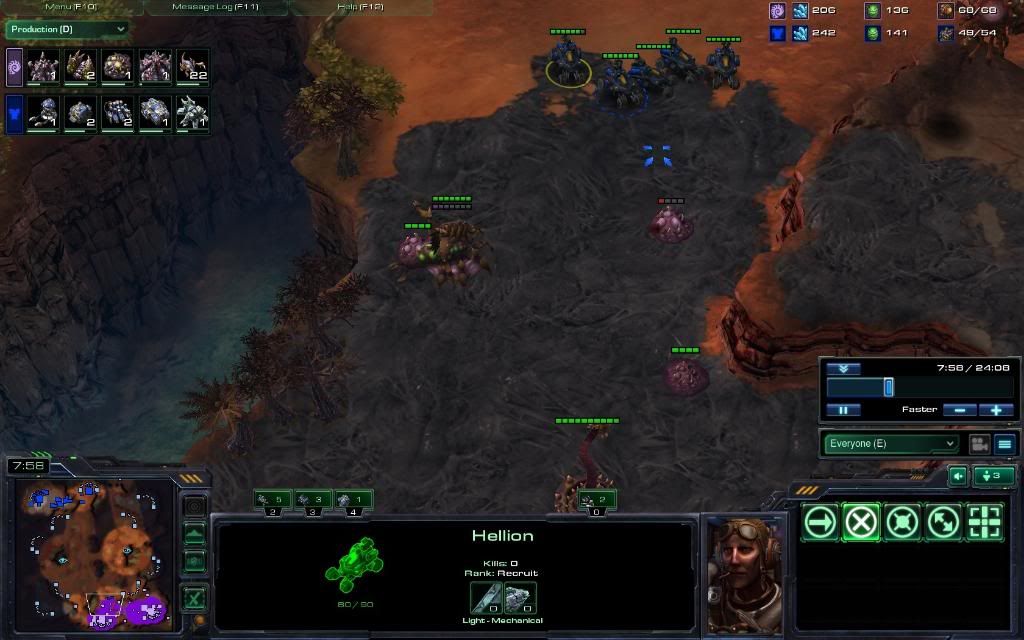Select the Move command arrow icon
Image resolution: width=1024 pixels, height=640 pixels.
(x=821, y=522)
